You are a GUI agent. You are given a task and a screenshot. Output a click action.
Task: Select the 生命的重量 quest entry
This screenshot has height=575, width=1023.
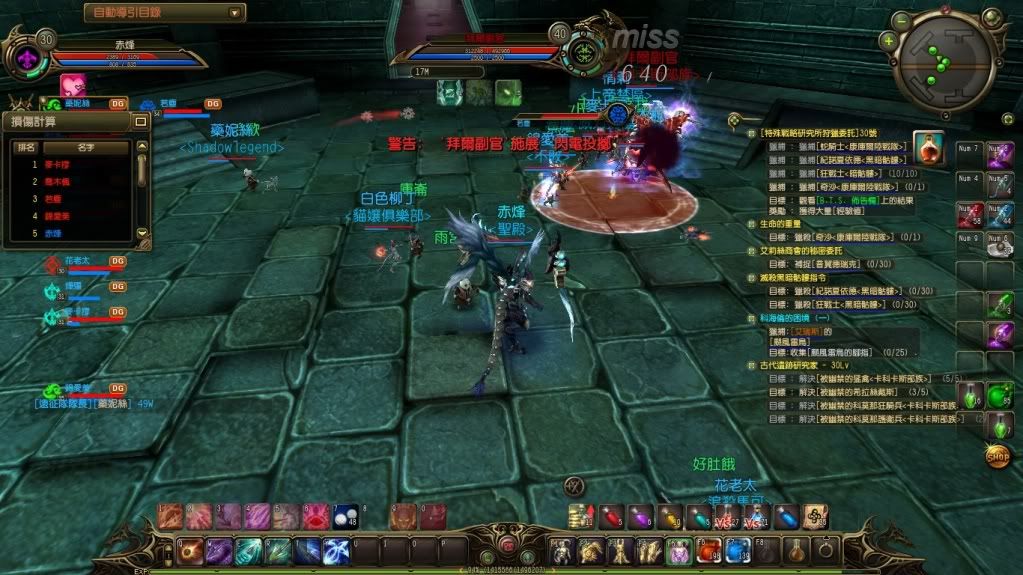click(782, 223)
